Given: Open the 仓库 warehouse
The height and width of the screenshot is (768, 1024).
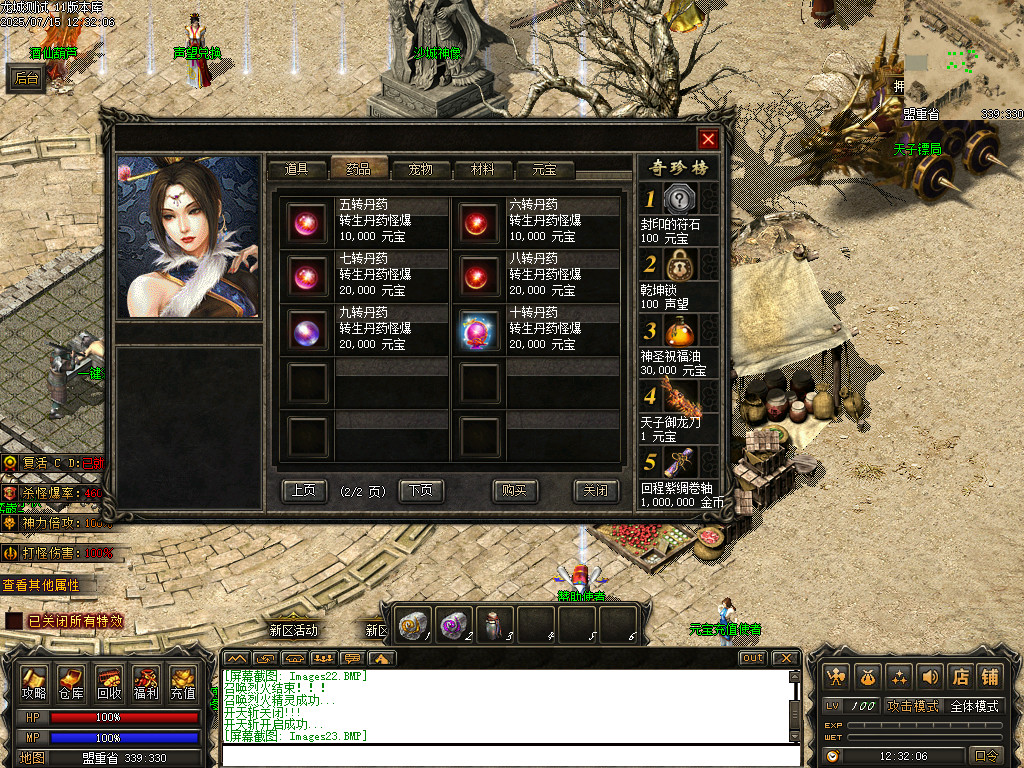Looking at the screenshot, I should [x=71, y=682].
